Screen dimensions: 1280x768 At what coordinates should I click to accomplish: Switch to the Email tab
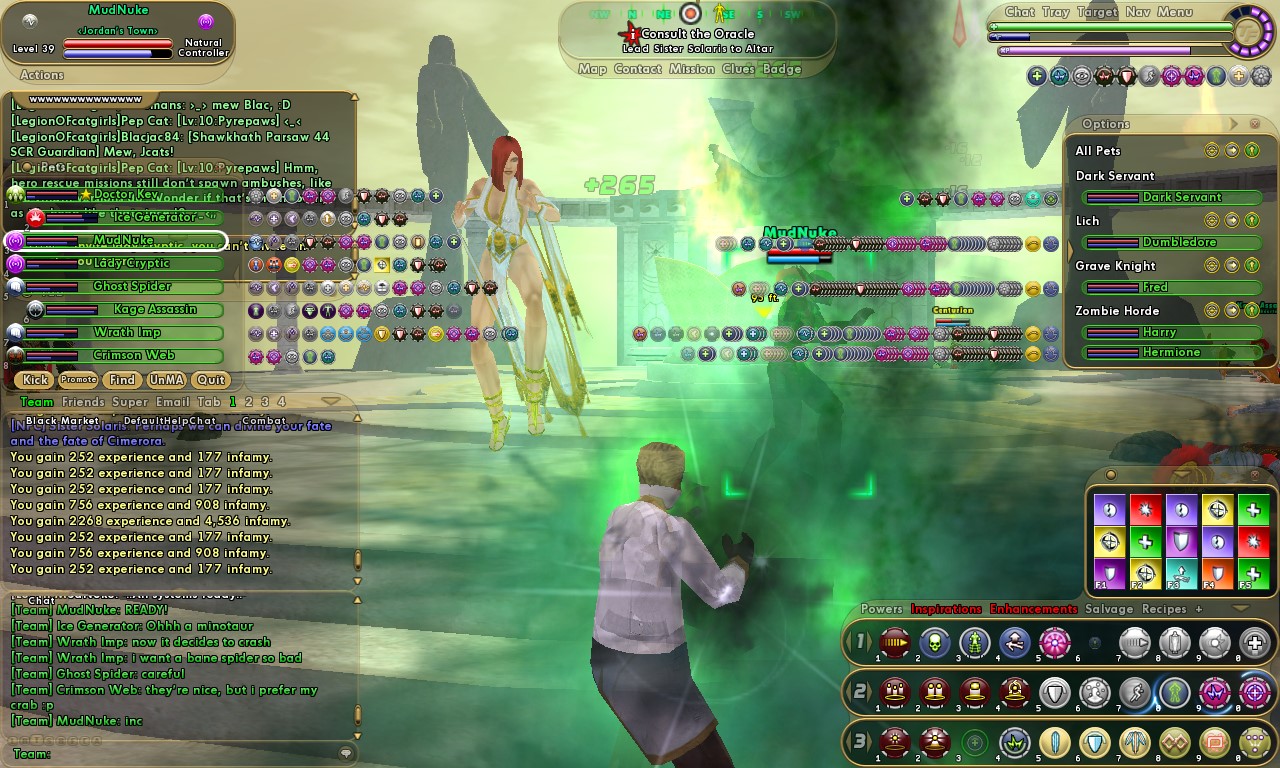pos(172,402)
